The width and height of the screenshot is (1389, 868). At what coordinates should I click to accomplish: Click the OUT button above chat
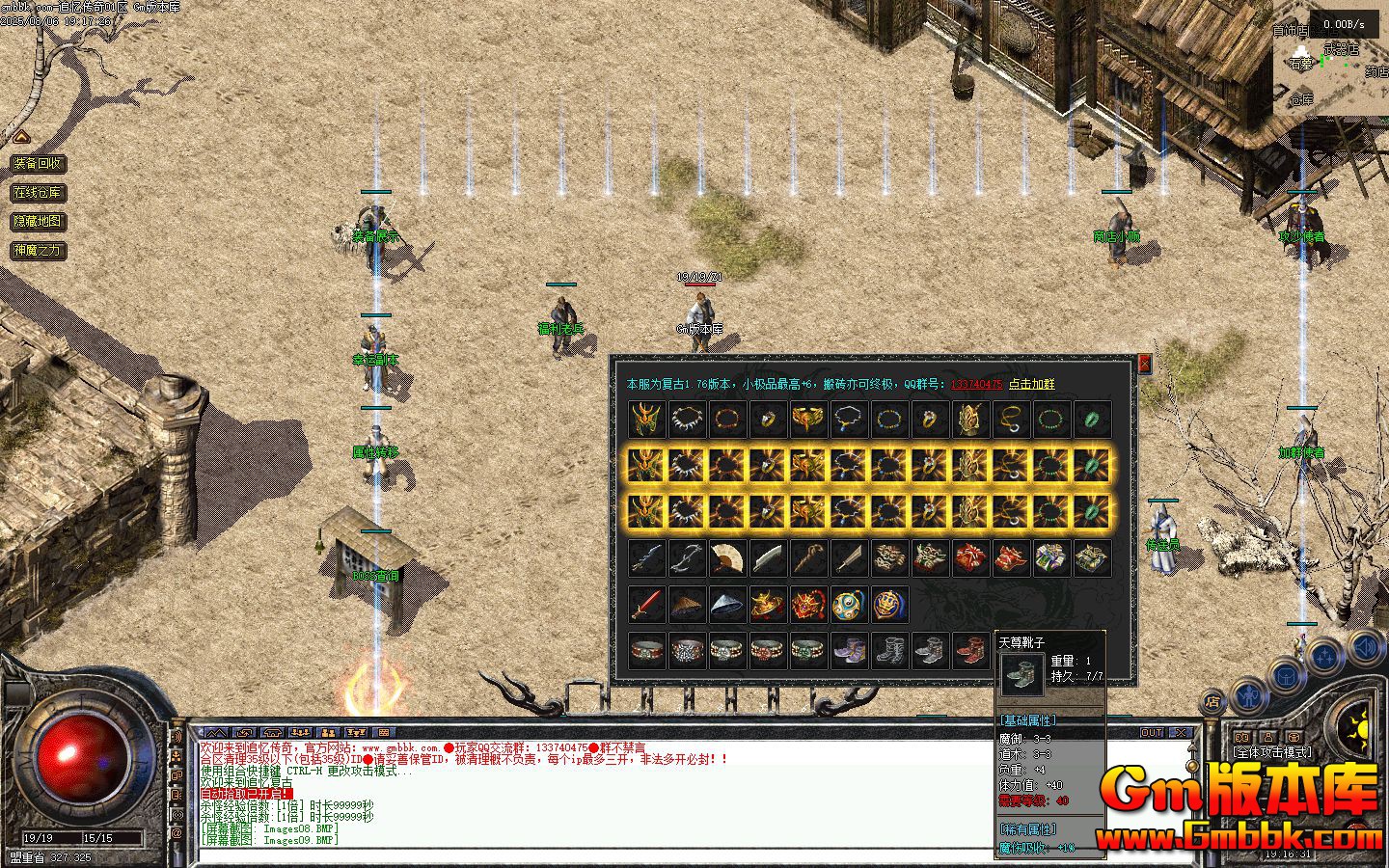click(x=1152, y=733)
